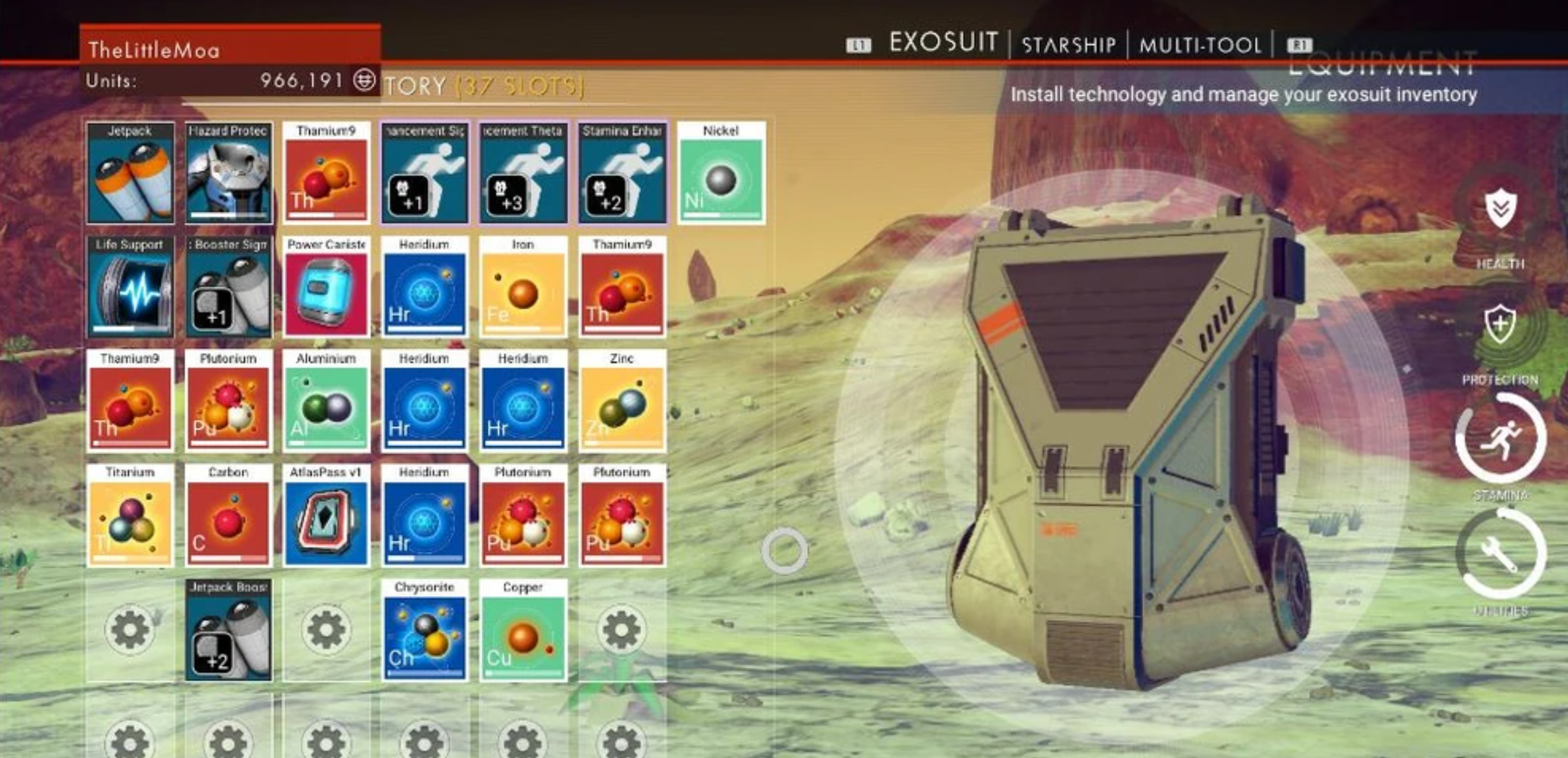Select the Stamina Enhancement Theta +3 upgrade
The width and height of the screenshot is (1568, 758).
(x=523, y=173)
